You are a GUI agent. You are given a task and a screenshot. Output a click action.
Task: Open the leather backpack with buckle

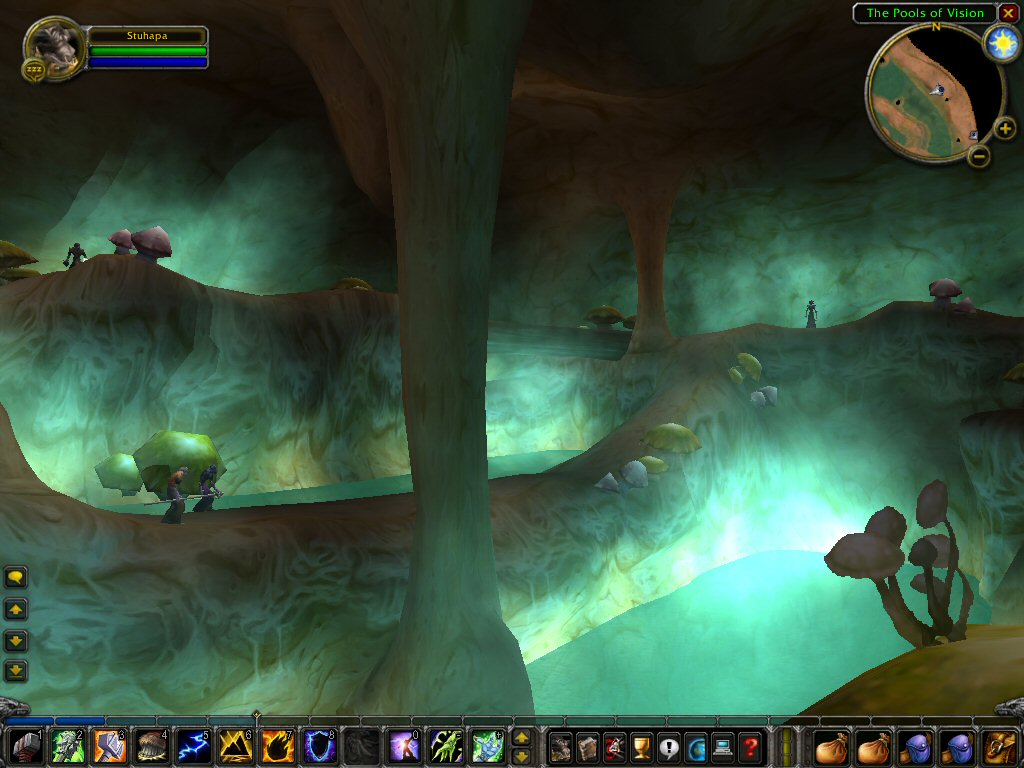click(x=1000, y=747)
